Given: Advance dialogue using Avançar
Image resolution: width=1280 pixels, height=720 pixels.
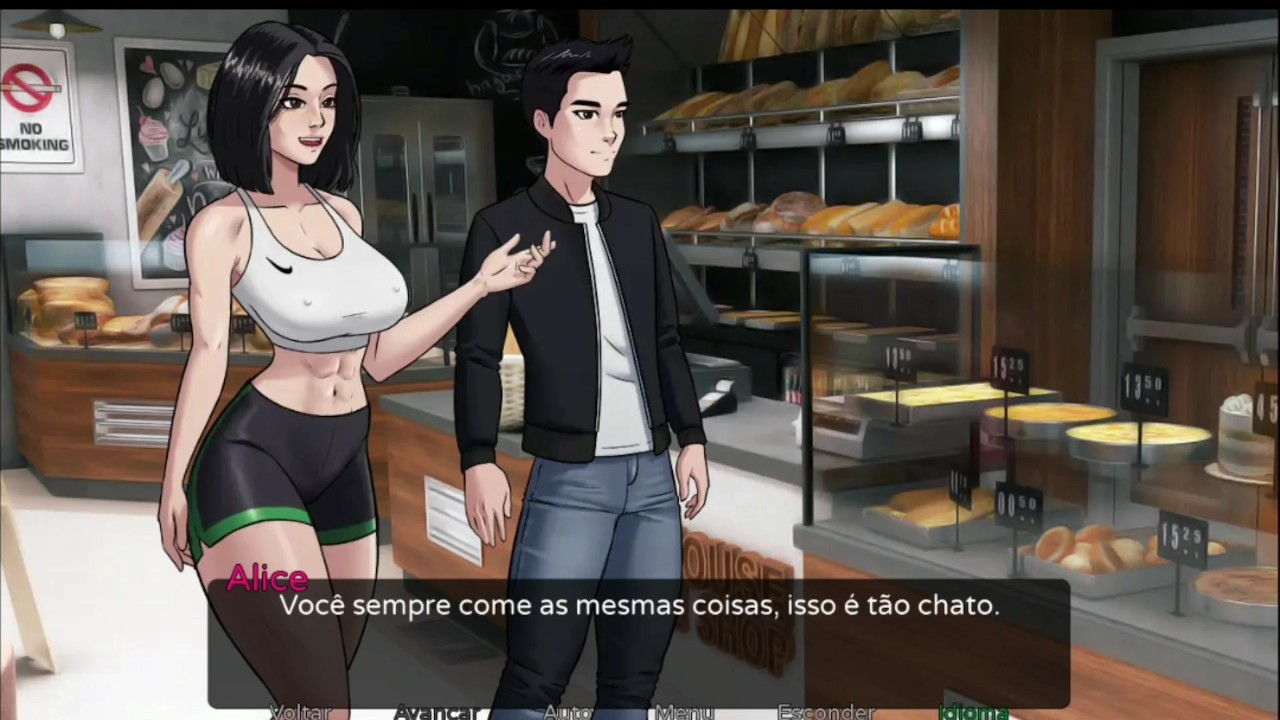Looking at the screenshot, I should [436, 712].
